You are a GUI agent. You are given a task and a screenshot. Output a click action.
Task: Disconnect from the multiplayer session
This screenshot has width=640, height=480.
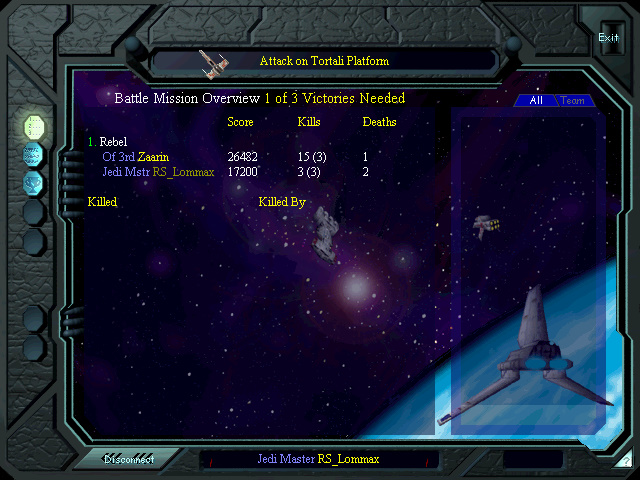pyautogui.click(x=127, y=460)
